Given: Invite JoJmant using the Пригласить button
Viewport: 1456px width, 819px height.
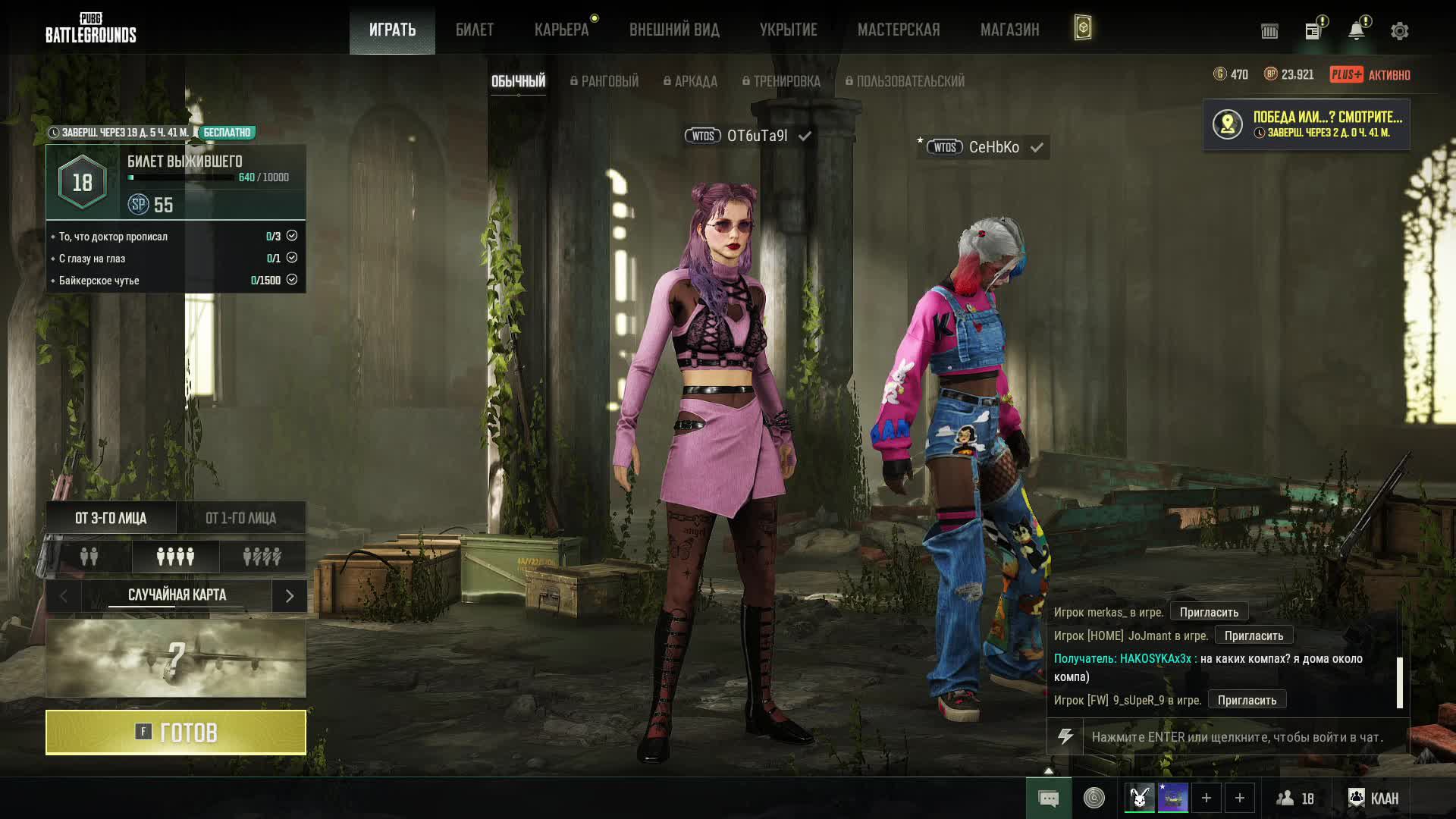Looking at the screenshot, I should [1254, 635].
